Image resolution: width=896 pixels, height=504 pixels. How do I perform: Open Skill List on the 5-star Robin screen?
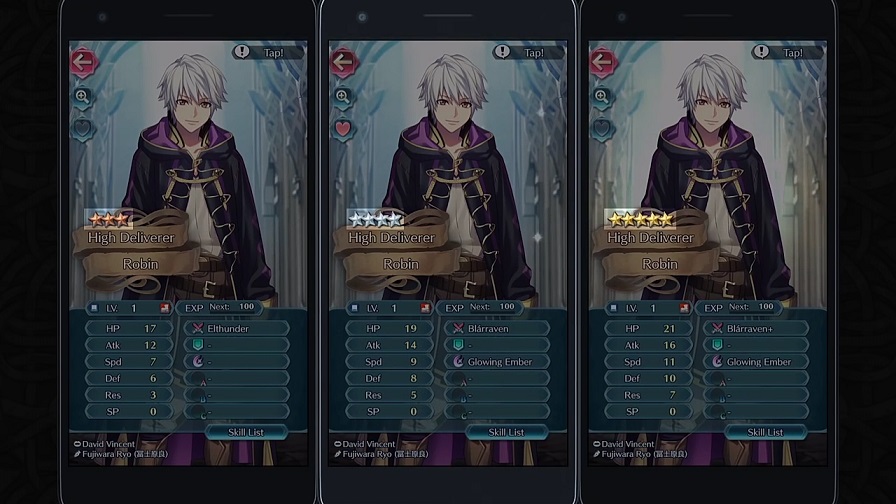click(x=766, y=431)
